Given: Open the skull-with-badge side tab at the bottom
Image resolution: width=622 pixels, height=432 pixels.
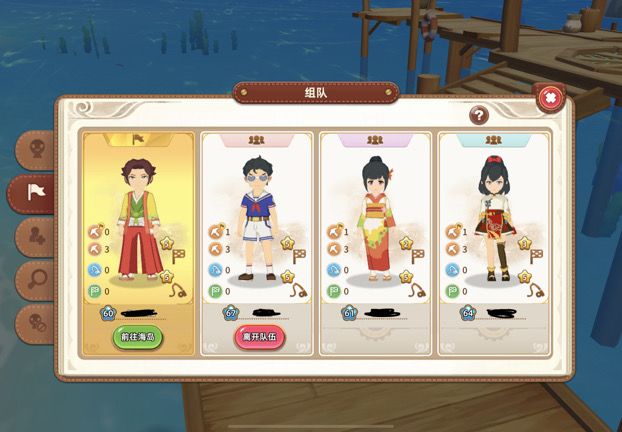Looking at the screenshot, I should (36, 322).
